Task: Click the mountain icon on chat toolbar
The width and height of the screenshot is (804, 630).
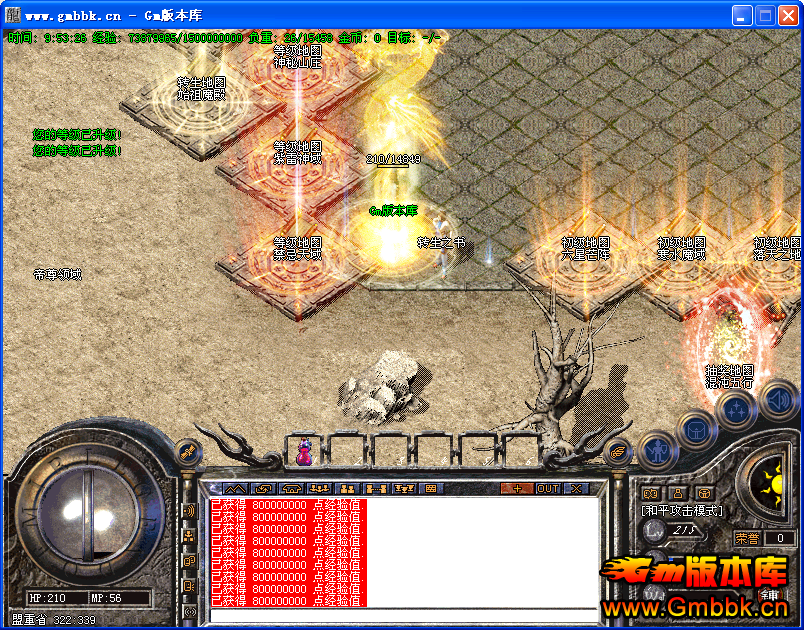Action: [234, 488]
